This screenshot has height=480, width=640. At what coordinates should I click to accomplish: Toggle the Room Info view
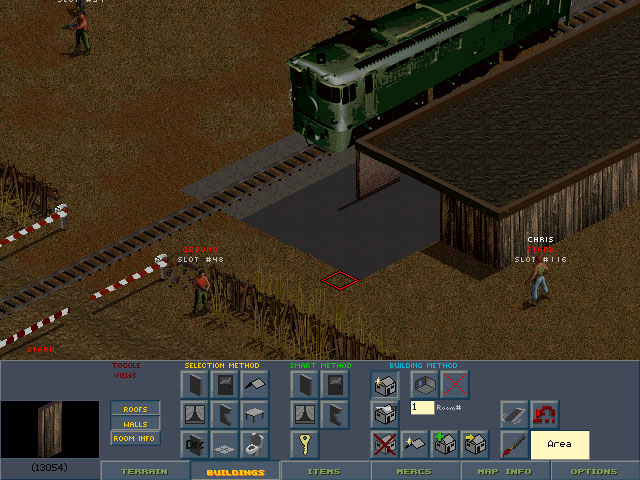[135, 438]
